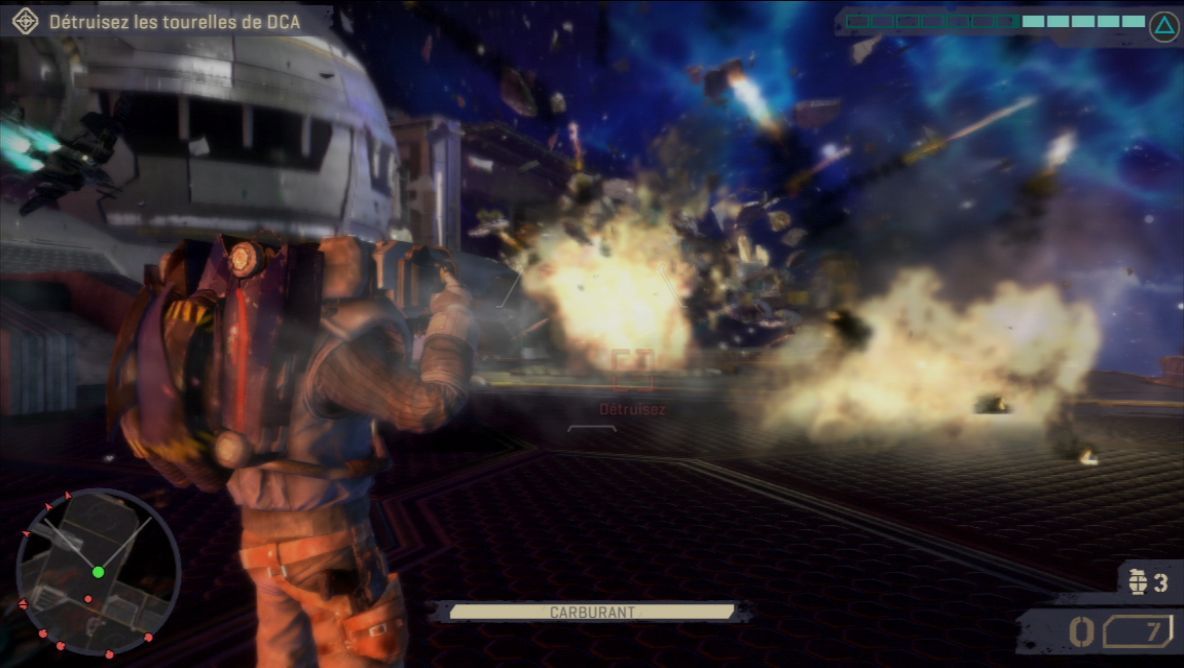Viewport: 1184px width, 668px height.
Task: Select the weapon magazine icon
Action: (x=1137, y=632)
